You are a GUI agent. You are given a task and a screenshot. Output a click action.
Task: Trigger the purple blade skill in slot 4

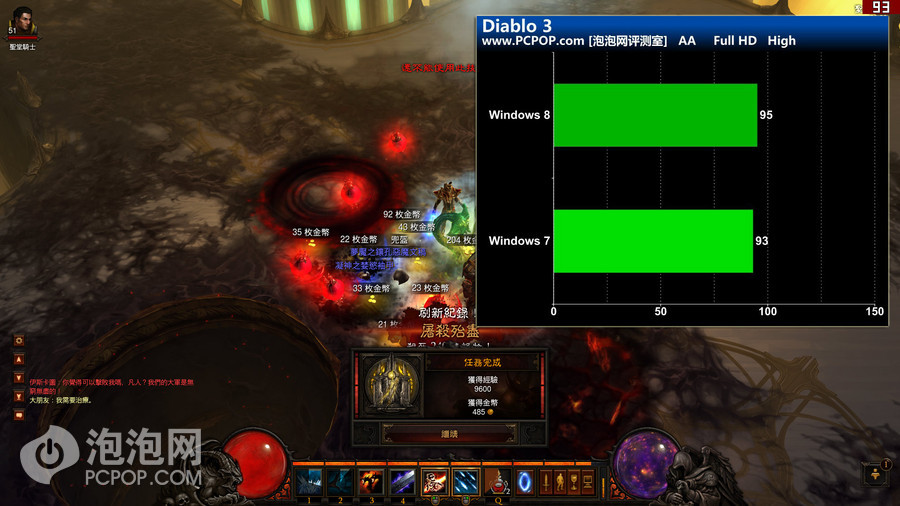(402, 482)
